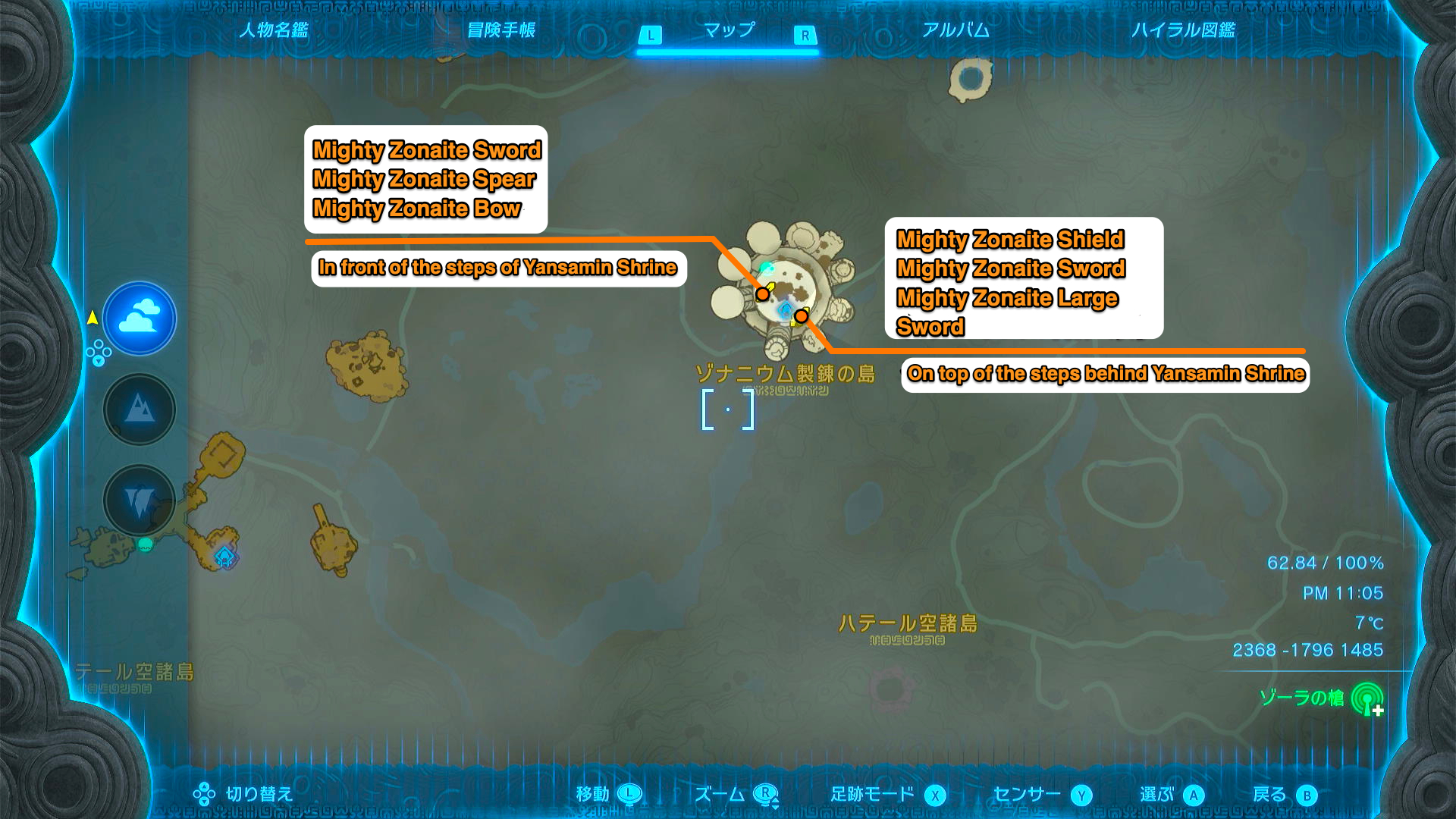
Task: Click the ズーム (R) zoom control
Action: (766, 793)
